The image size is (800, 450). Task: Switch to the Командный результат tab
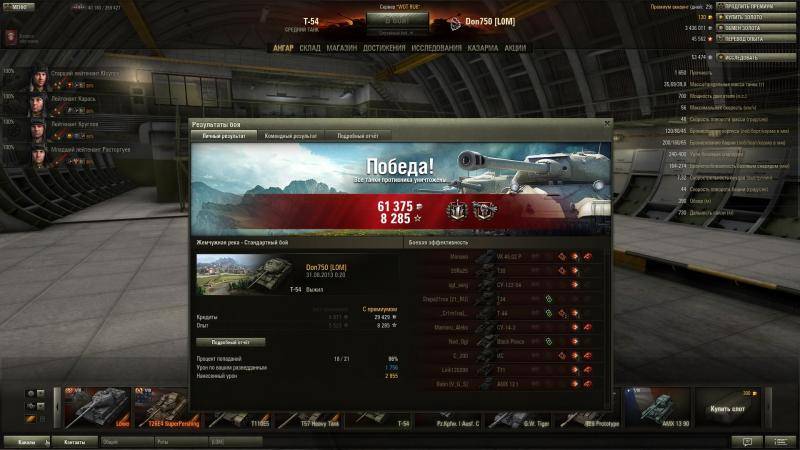click(x=292, y=135)
